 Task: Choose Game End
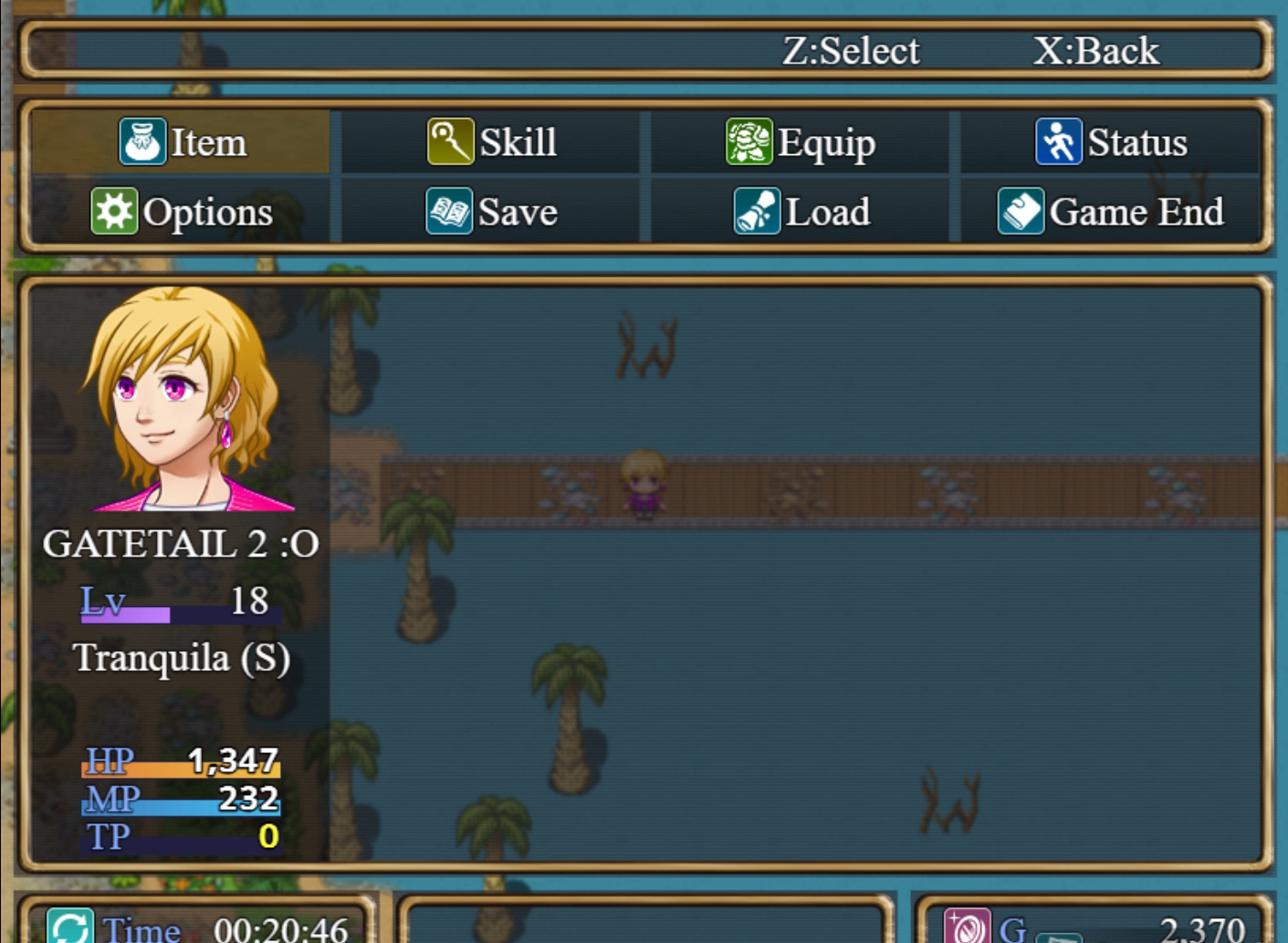coord(1111,212)
